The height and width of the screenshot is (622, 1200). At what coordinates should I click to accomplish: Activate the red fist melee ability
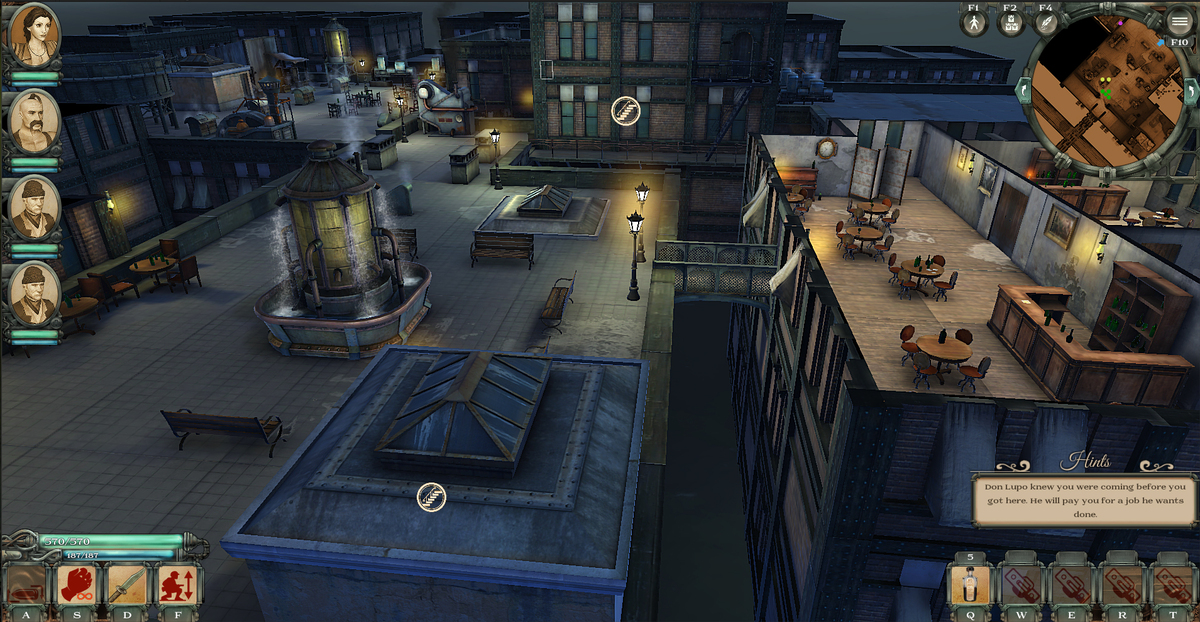pyautogui.click(x=77, y=585)
